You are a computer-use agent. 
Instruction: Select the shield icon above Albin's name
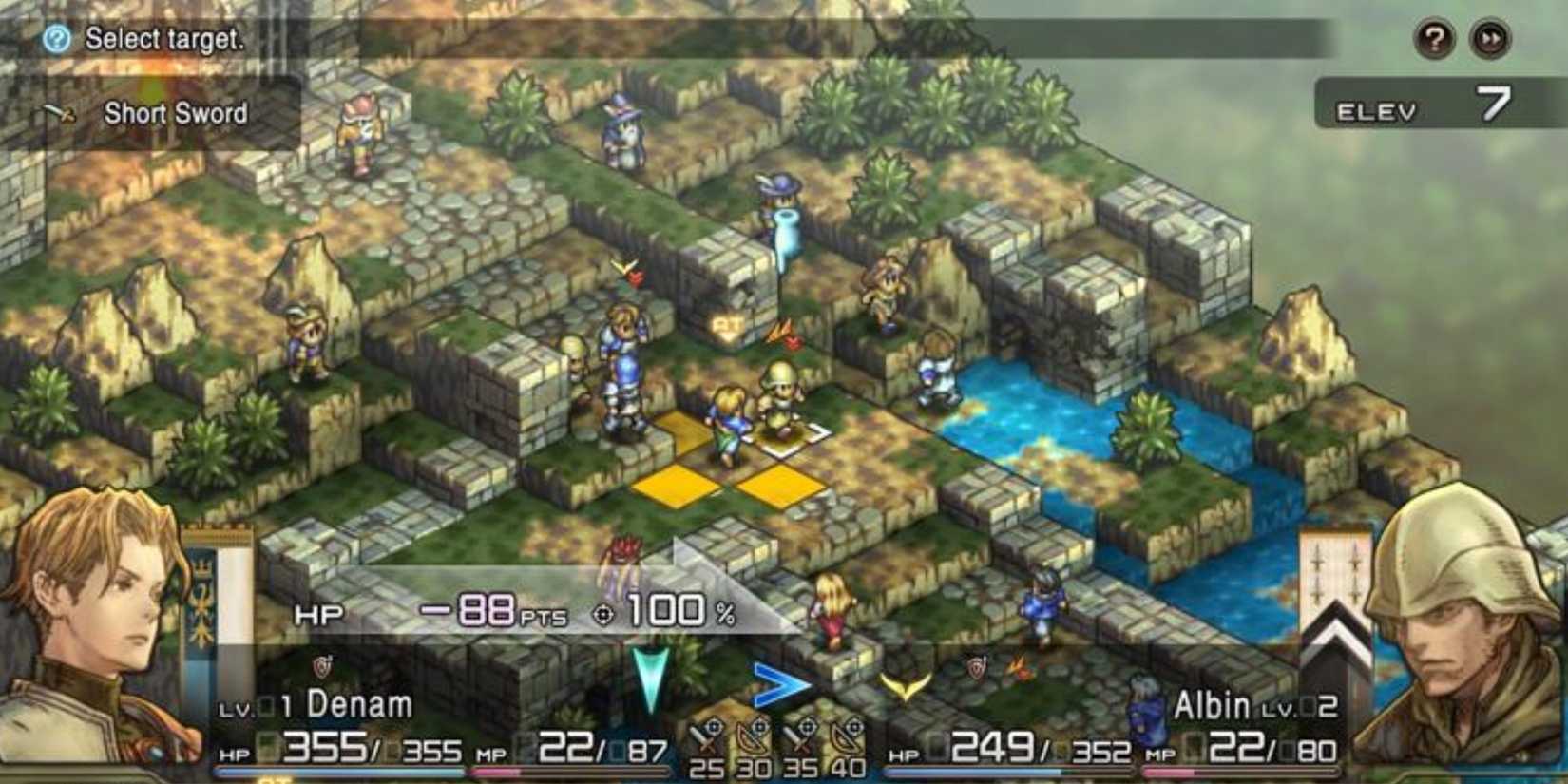977,665
